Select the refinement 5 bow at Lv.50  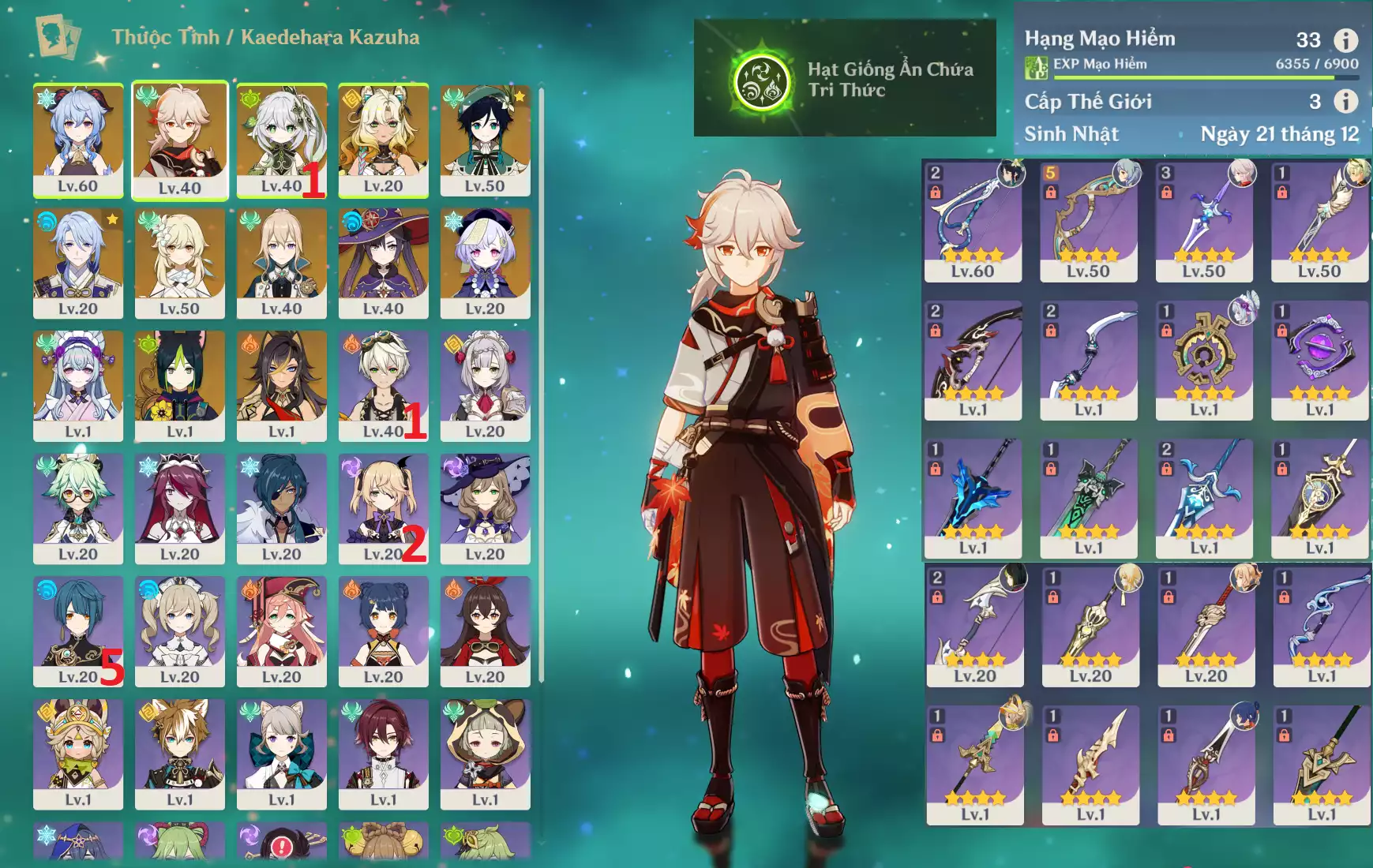coord(1088,221)
